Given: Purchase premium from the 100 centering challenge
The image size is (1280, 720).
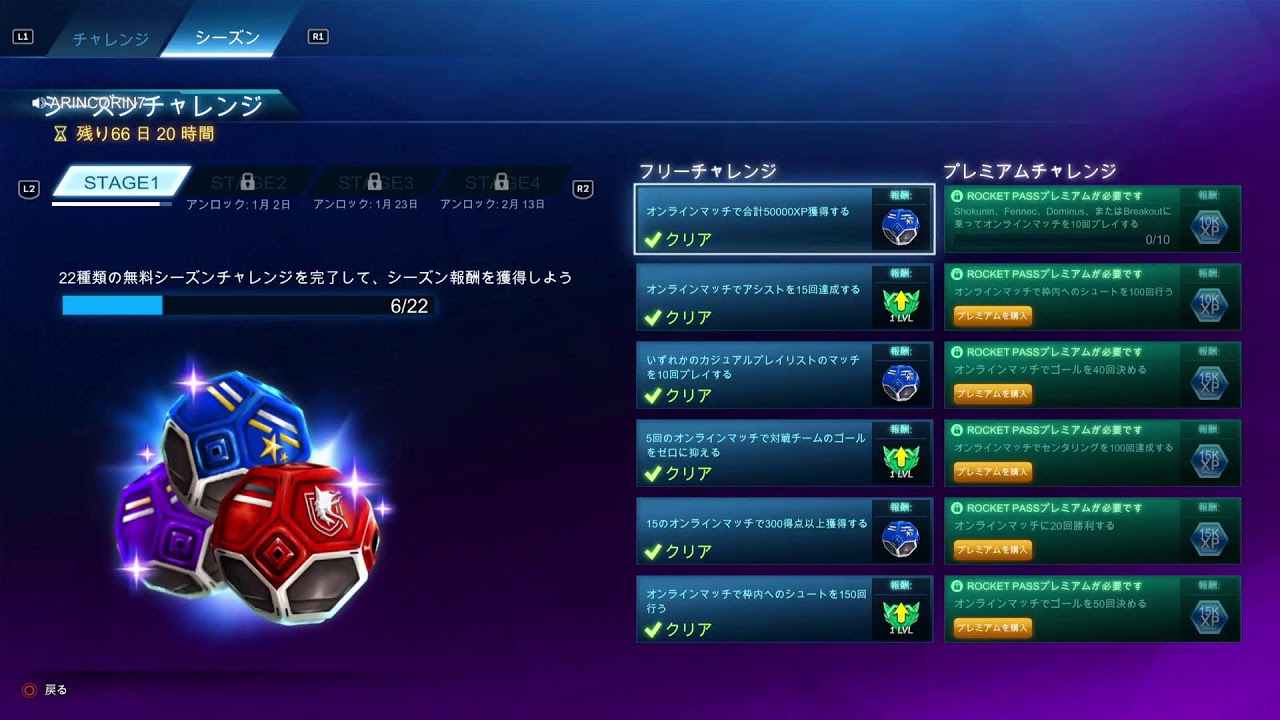Looking at the screenshot, I should pos(992,472).
